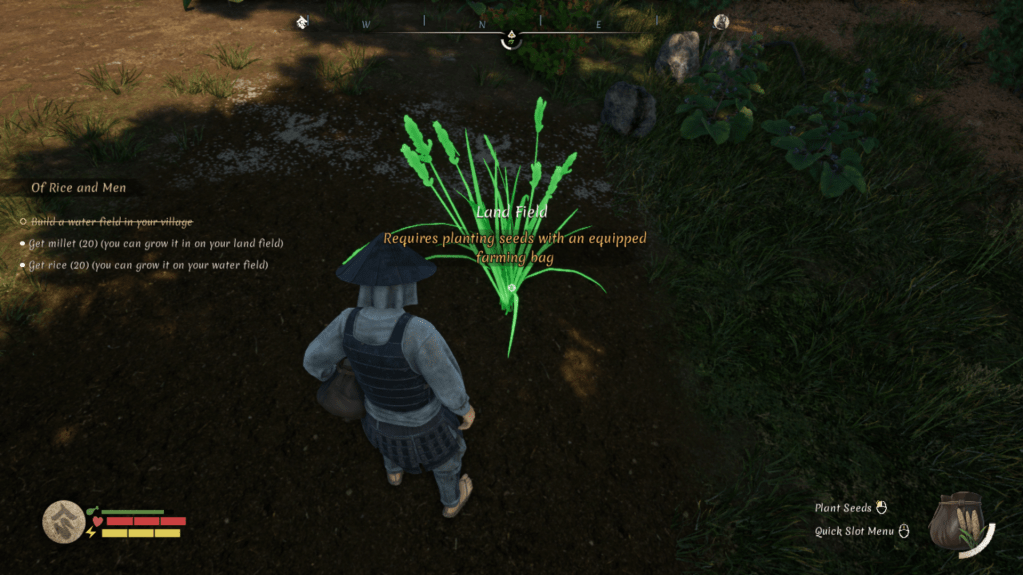Select the Get millet (20) objective
This screenshot has height=575, width=1023.
(156, 243)
